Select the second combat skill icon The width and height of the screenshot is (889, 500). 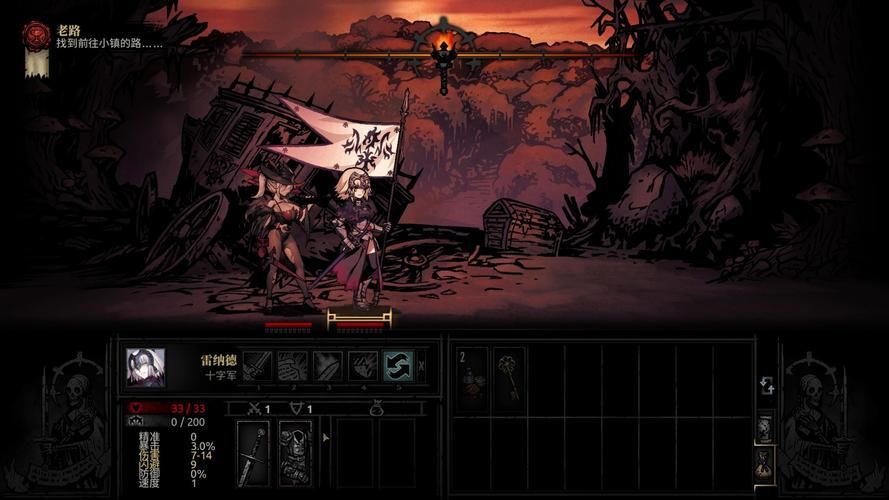[x=293, y=366]
